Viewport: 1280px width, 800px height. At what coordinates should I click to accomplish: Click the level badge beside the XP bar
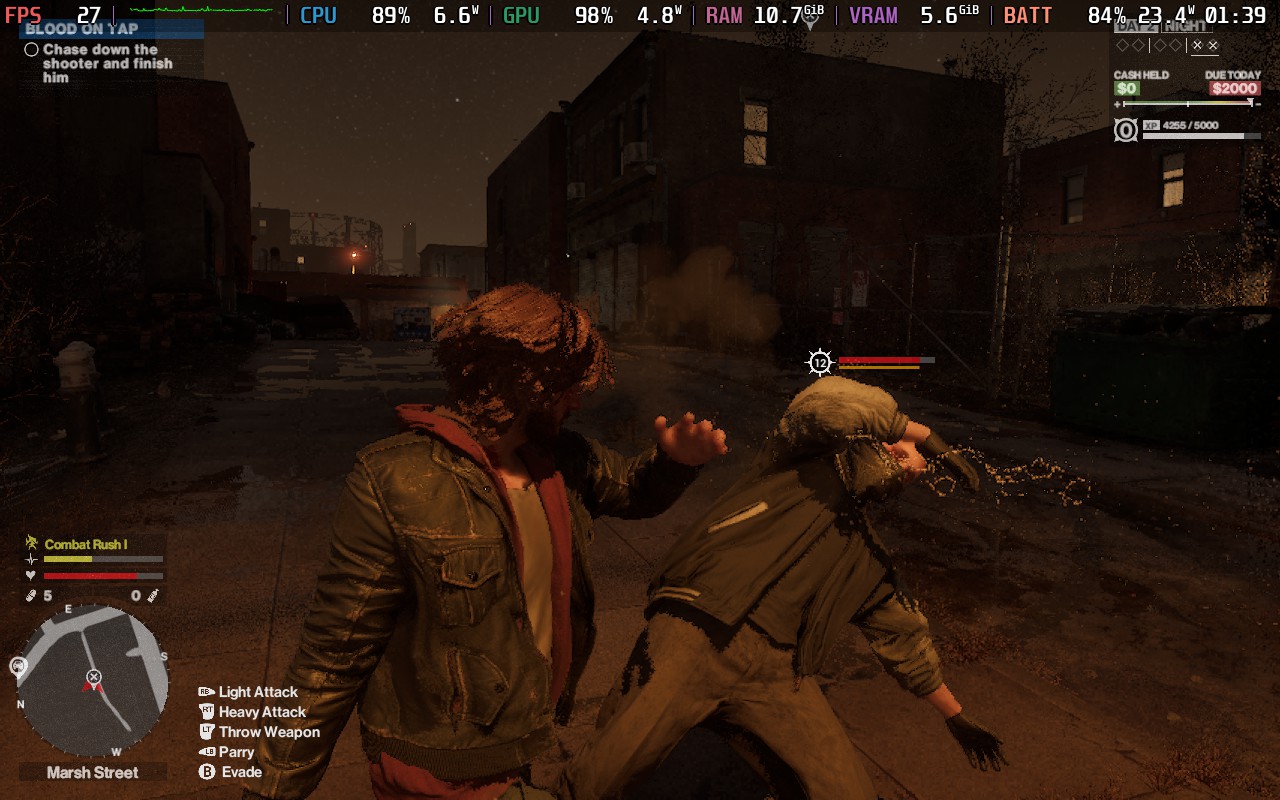[1125, 130]
